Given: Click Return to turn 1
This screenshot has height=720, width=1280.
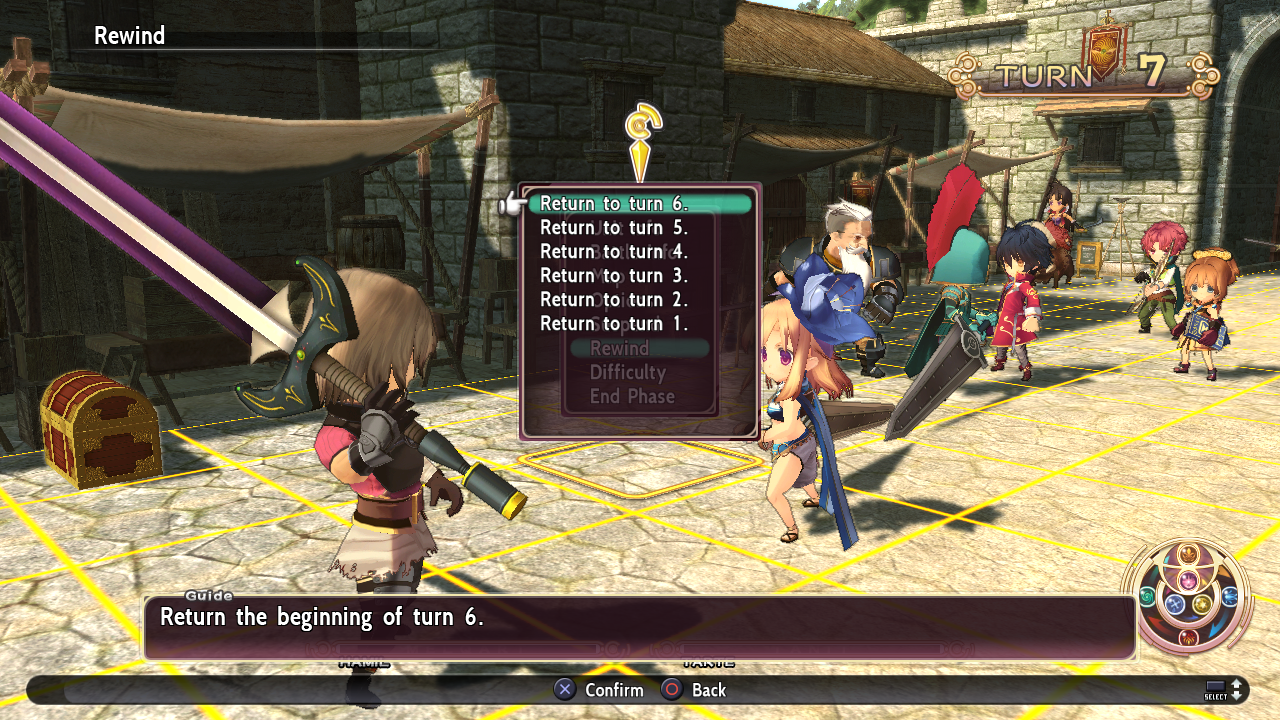Looking at the screenshot, I should [x=614, y=324].
